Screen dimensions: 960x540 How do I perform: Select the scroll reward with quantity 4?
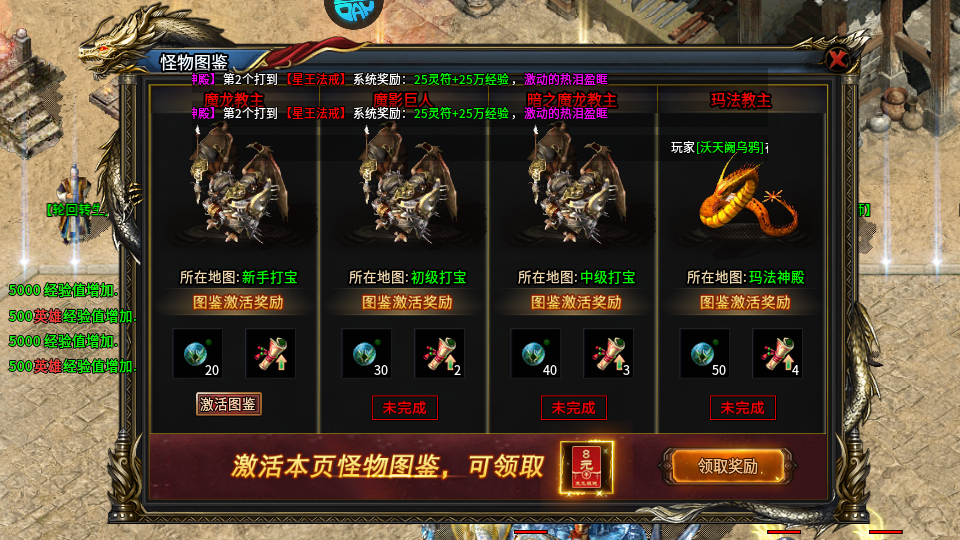778,354
